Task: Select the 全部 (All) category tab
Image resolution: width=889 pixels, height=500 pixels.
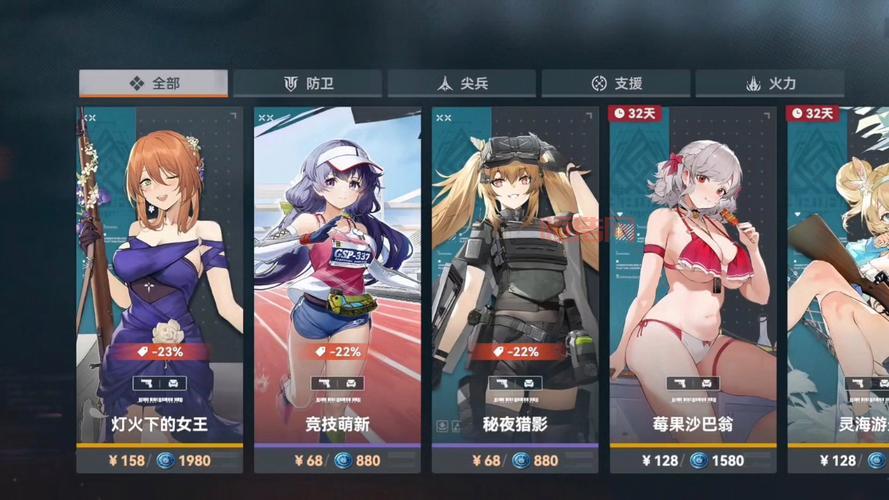Action: click(153, 84)
